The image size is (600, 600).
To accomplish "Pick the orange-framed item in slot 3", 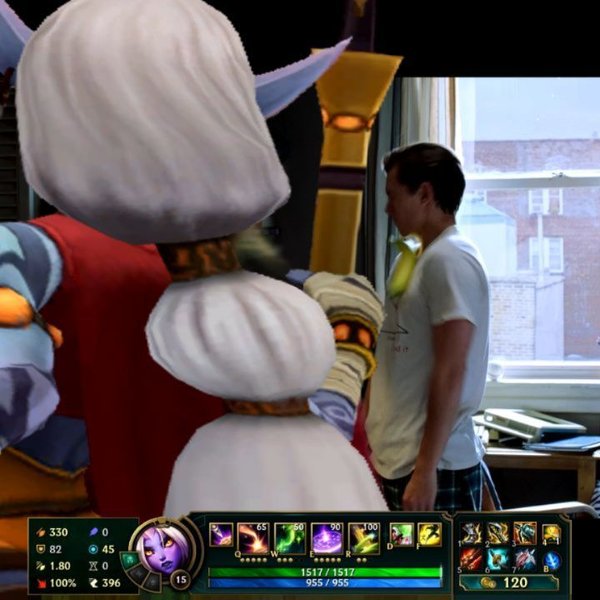I will pos(525,533).
